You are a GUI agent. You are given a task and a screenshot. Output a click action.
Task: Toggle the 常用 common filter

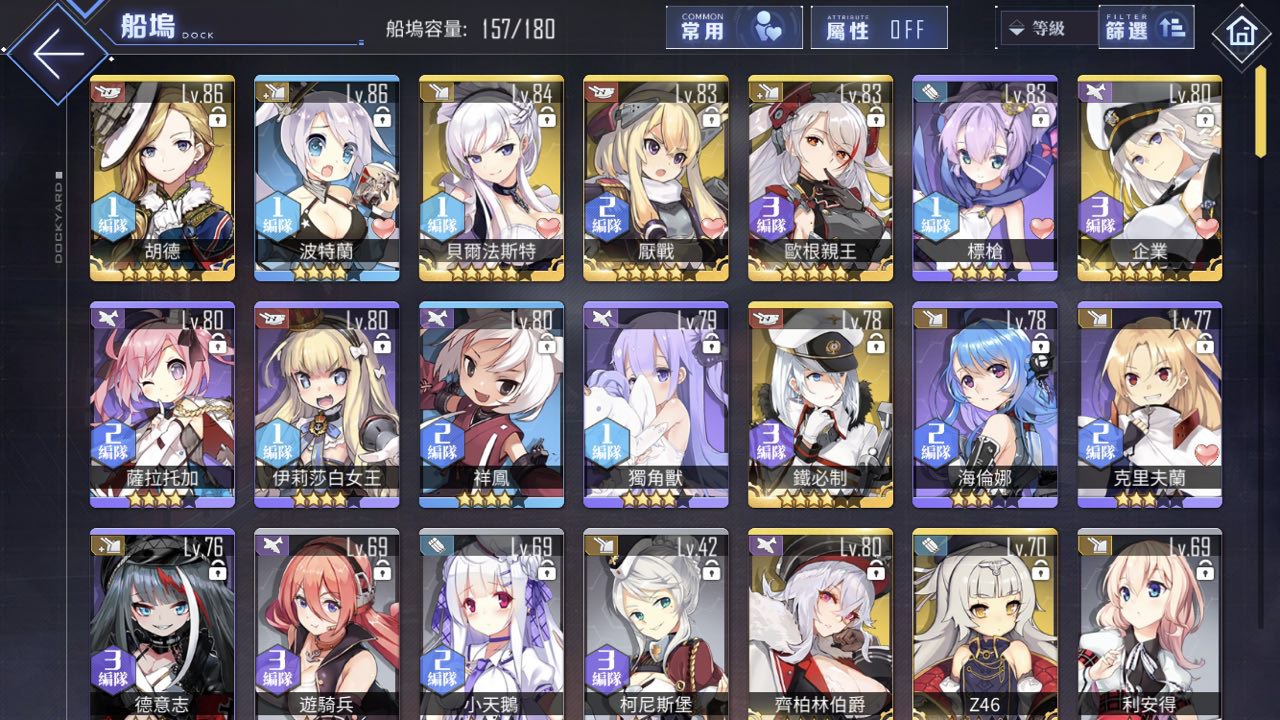click(x=734, y=29)
